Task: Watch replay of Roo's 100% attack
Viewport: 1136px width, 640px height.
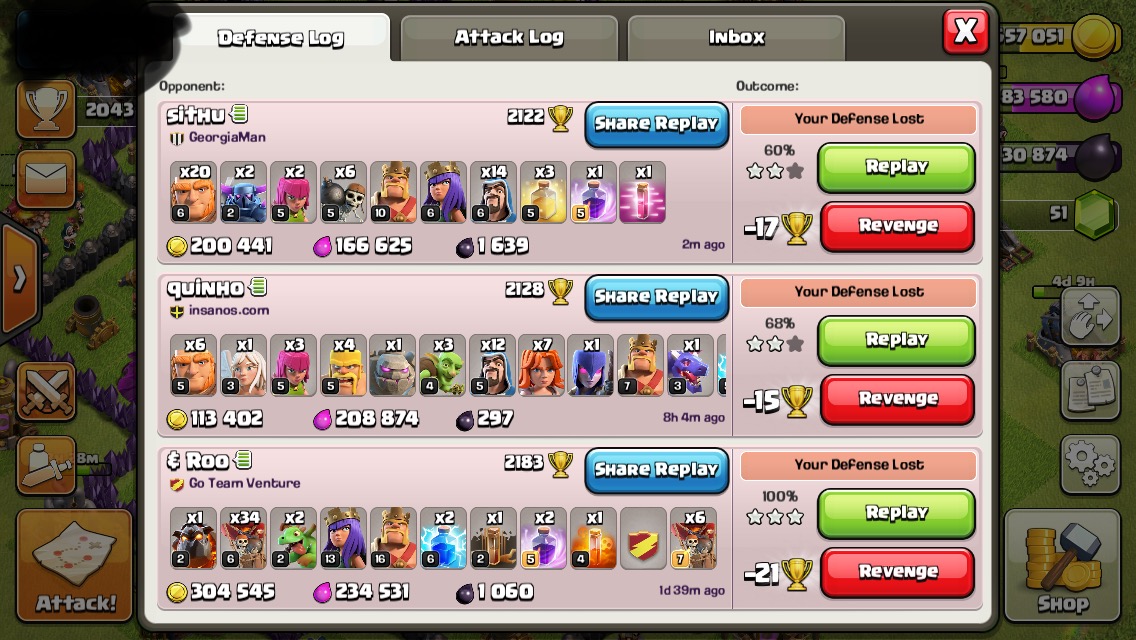Action: point(896,513)
